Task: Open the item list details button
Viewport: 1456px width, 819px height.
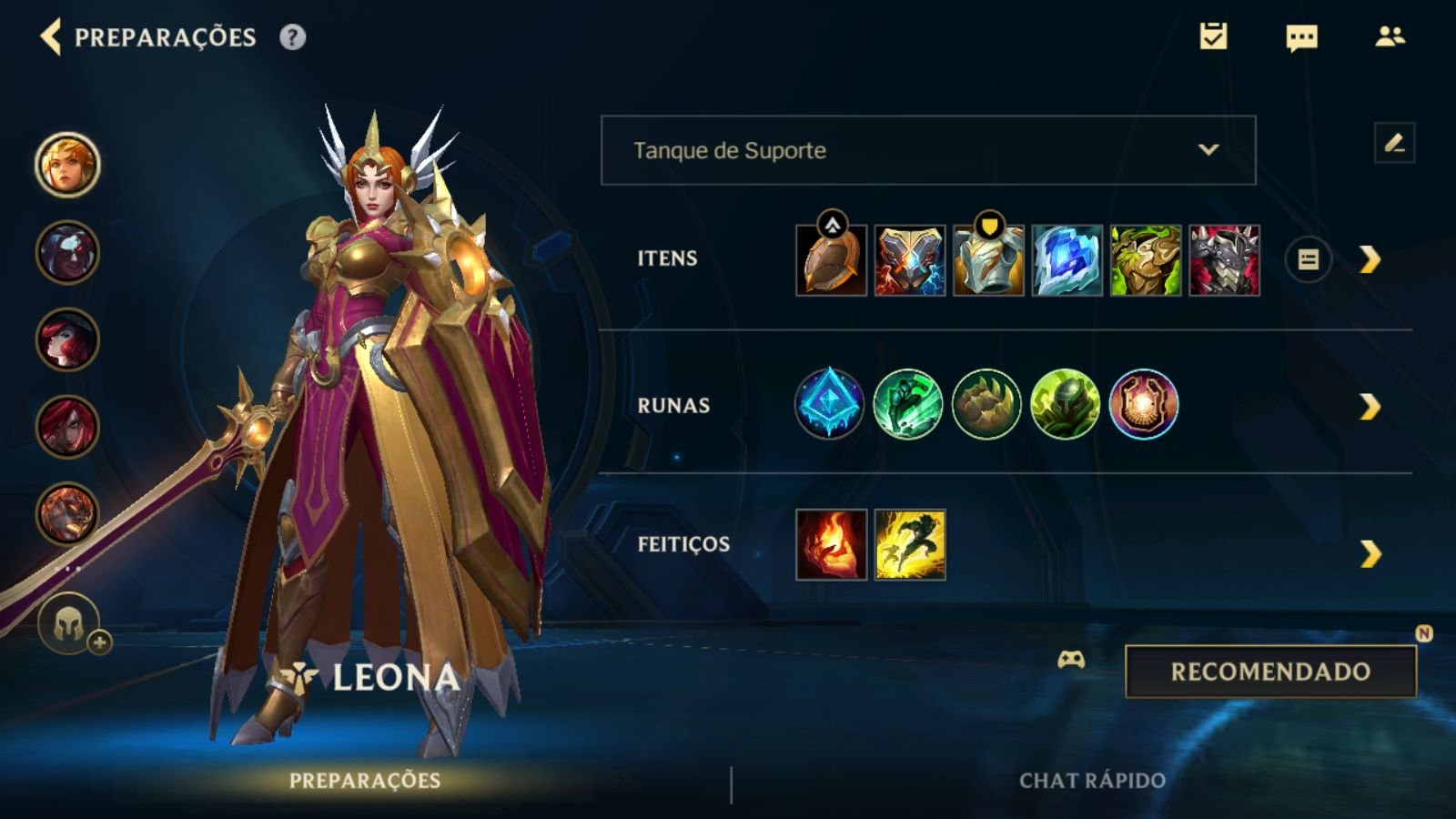Action: [1308, 260]
